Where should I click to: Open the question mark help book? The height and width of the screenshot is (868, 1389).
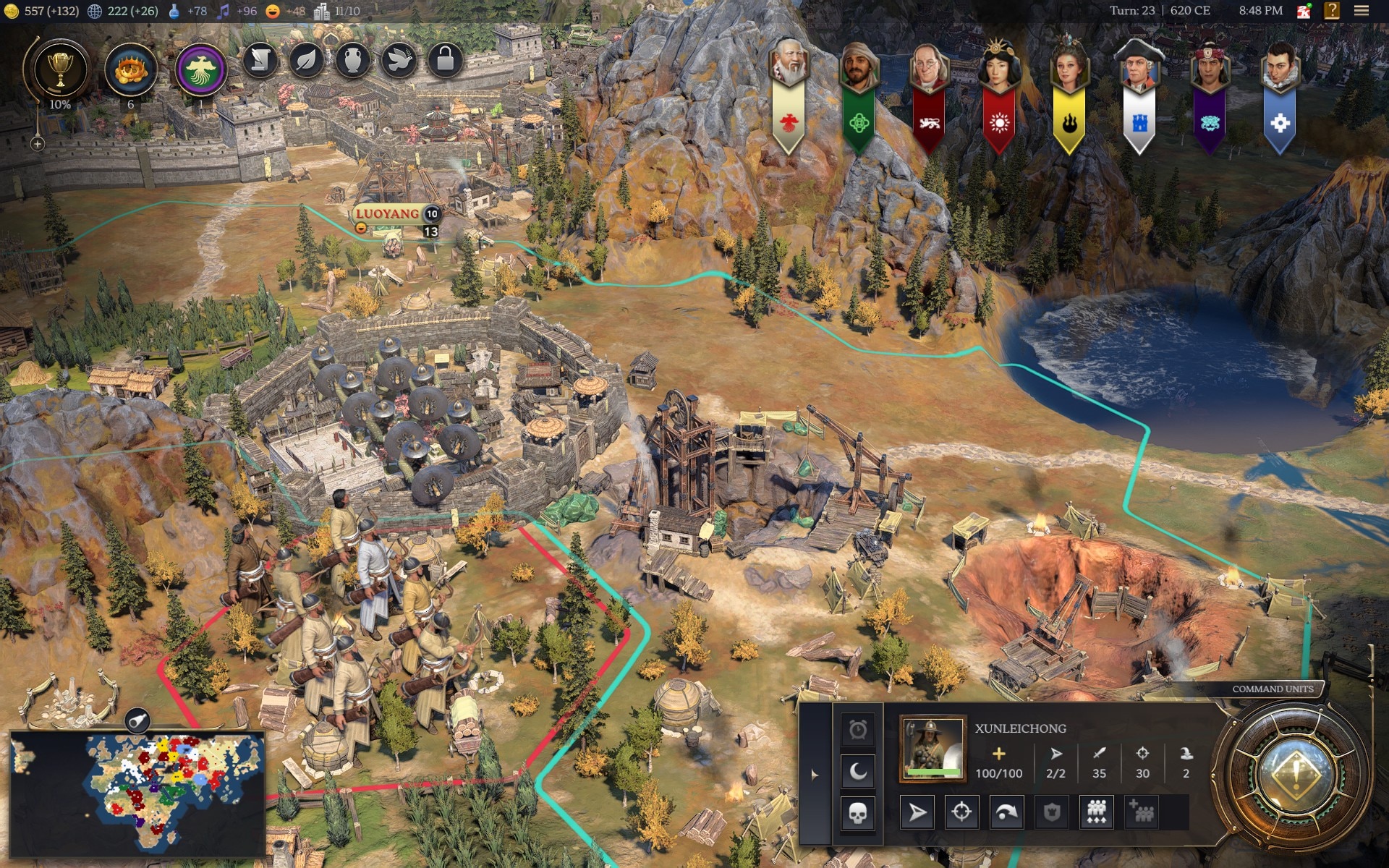coord(1331,11)
